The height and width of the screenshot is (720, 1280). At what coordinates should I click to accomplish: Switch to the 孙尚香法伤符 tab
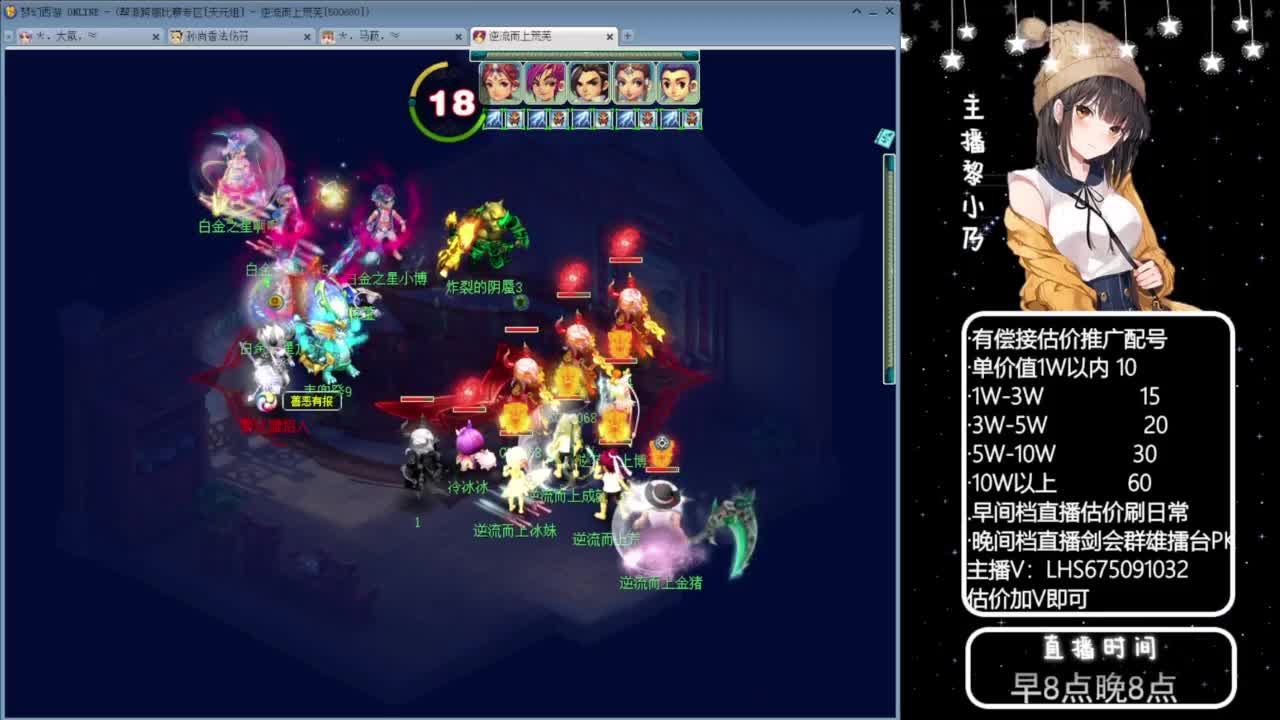[x=215, y=35]
